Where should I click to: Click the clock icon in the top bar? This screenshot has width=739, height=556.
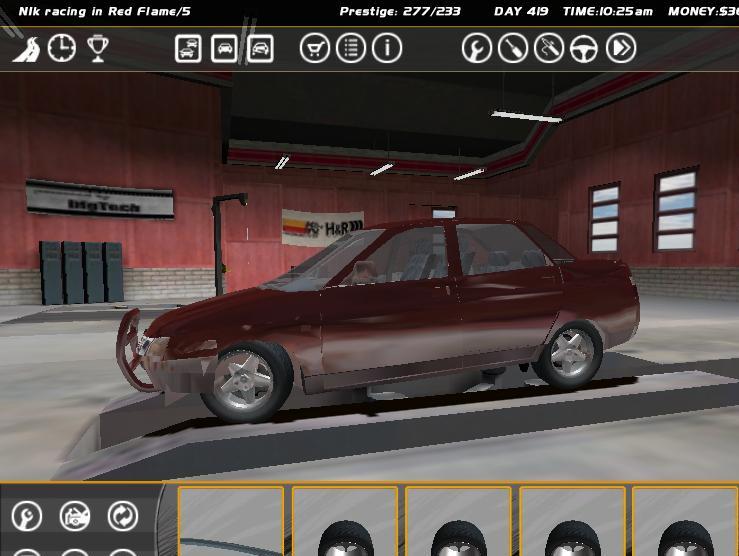62,48
